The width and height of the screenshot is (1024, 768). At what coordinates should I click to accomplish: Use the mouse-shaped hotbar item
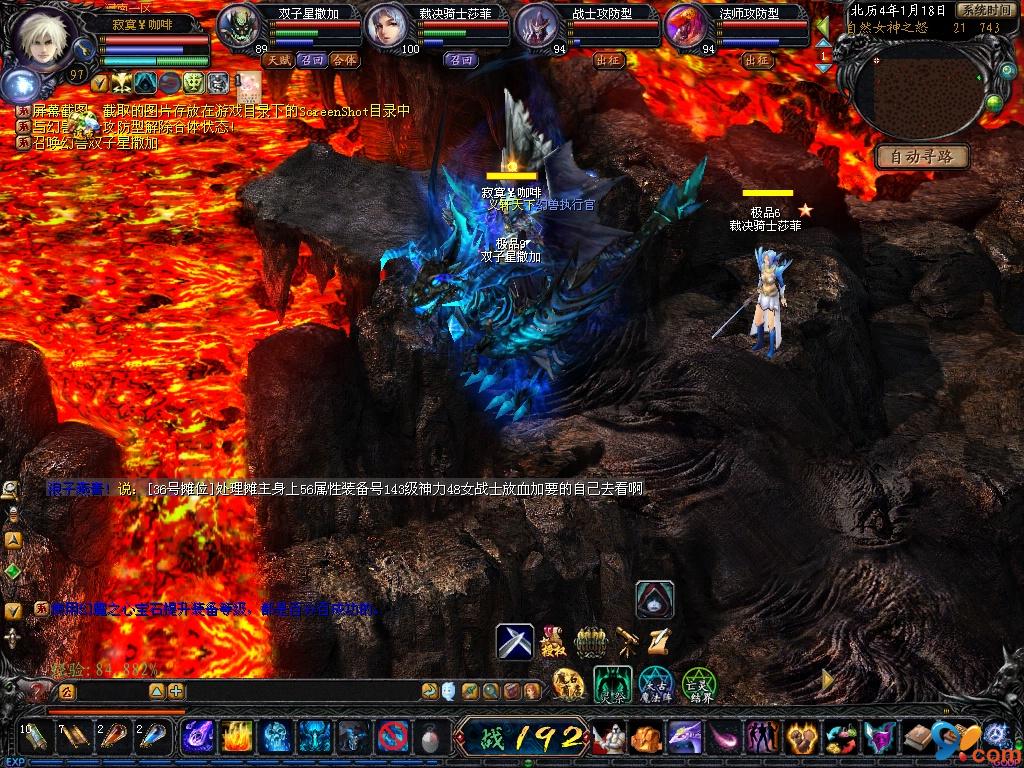[x=432, y=738]
